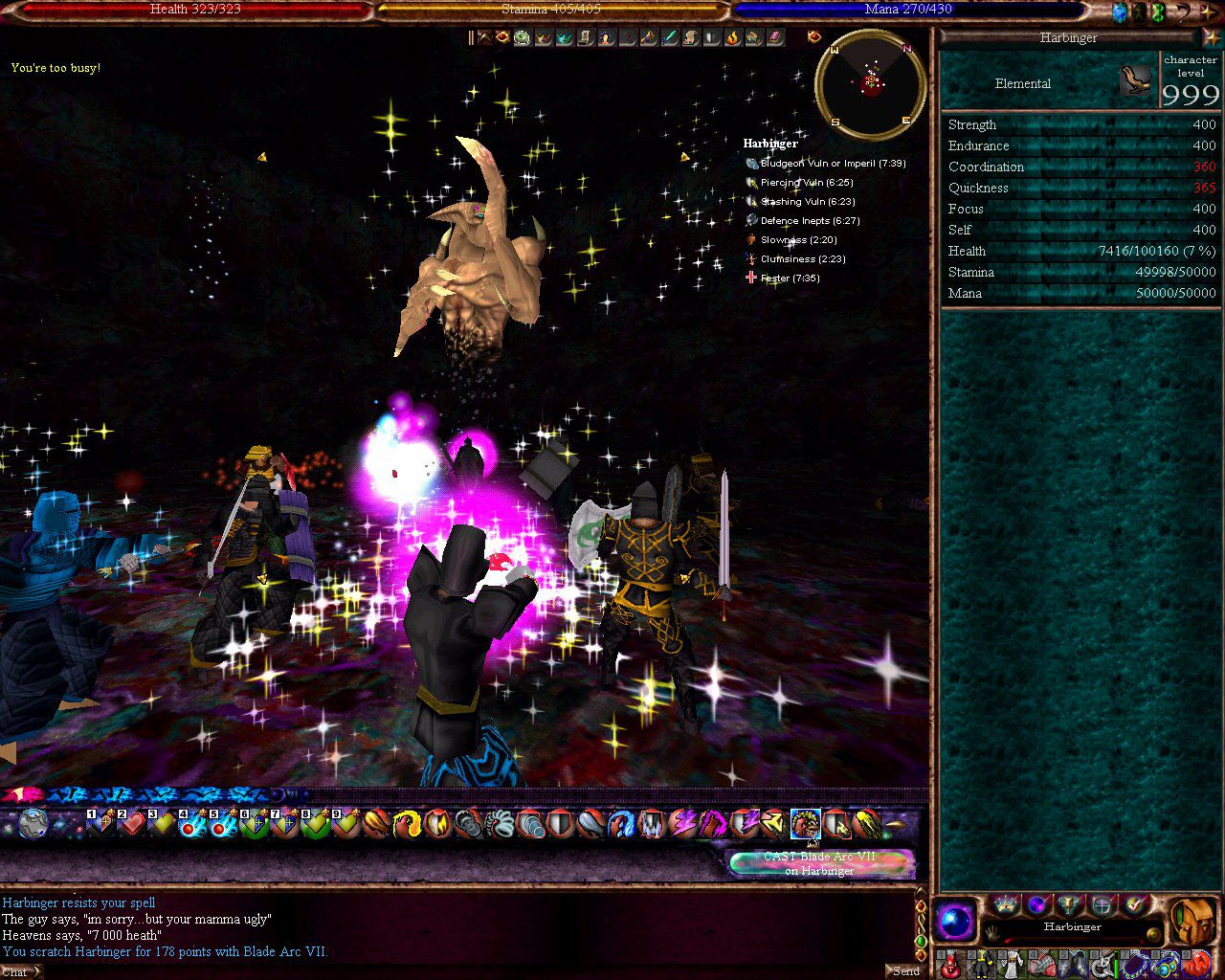Click the purple orb magic panel button
This screenshot has height=980, width=1225.
pyautogui.click(x=1036, y=904)
